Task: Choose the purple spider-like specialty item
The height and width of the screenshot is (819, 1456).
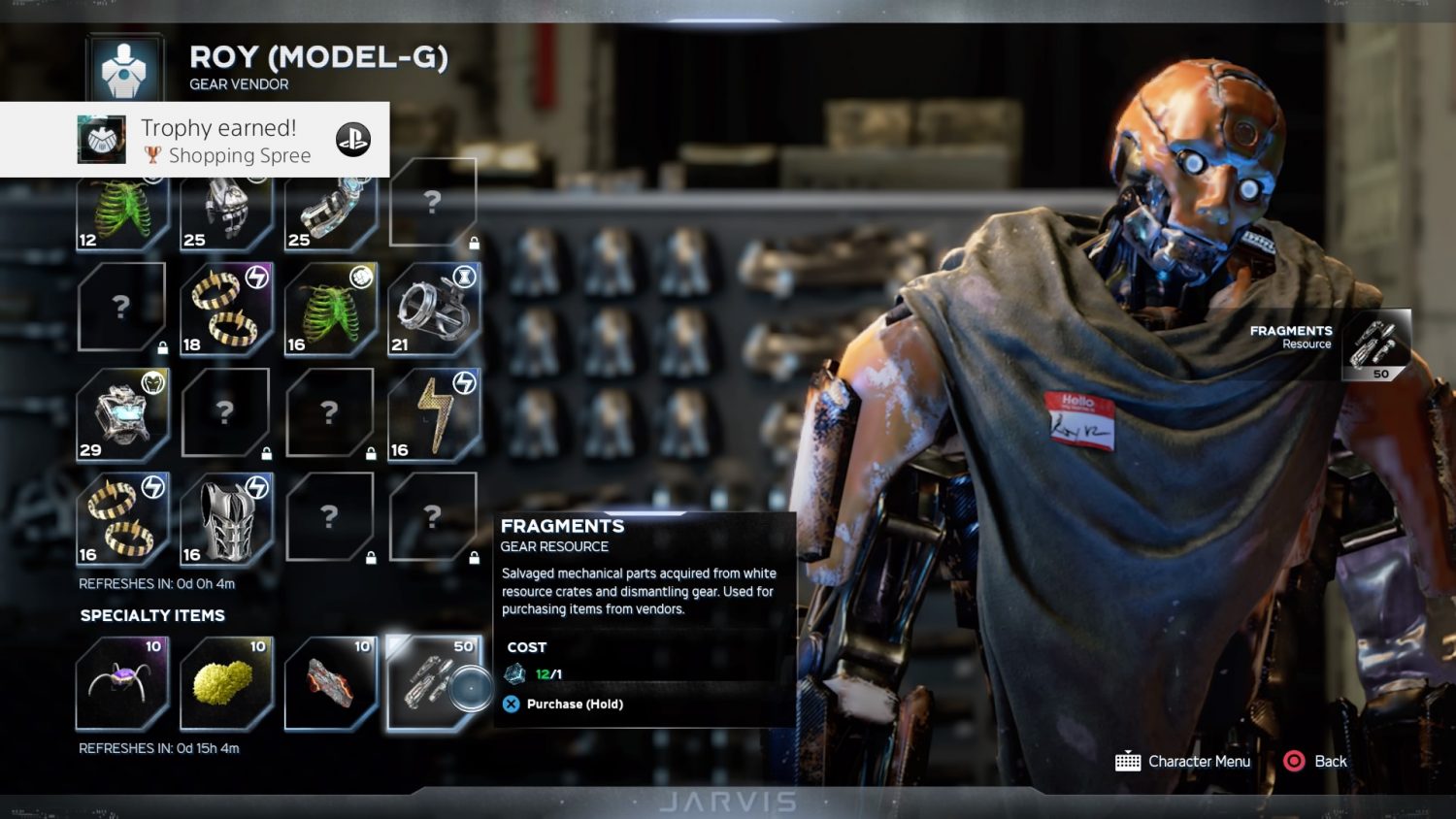Action: coord(122,683)
